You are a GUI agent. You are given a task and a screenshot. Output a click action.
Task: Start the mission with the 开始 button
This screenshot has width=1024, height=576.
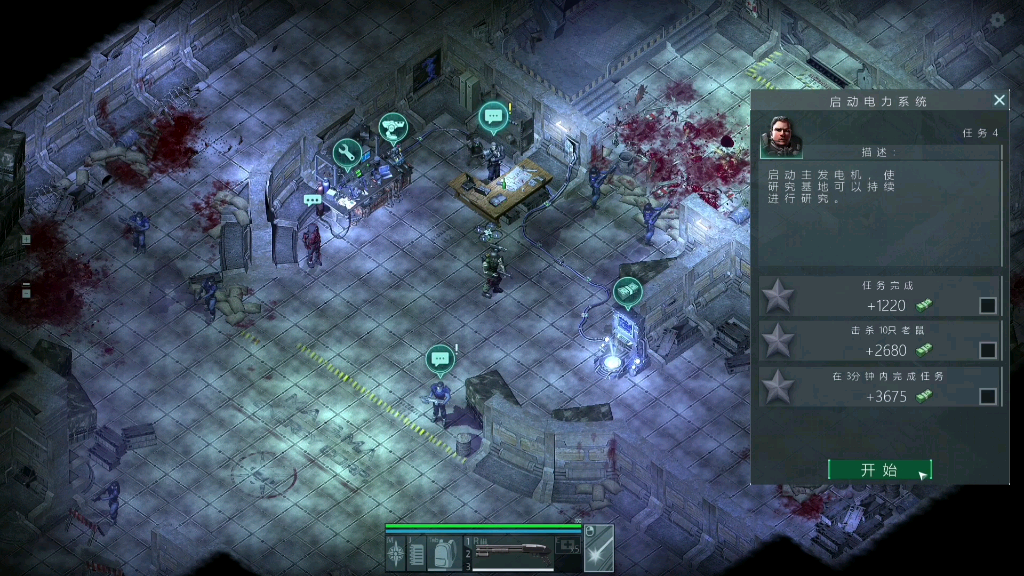tap(879, 470)
